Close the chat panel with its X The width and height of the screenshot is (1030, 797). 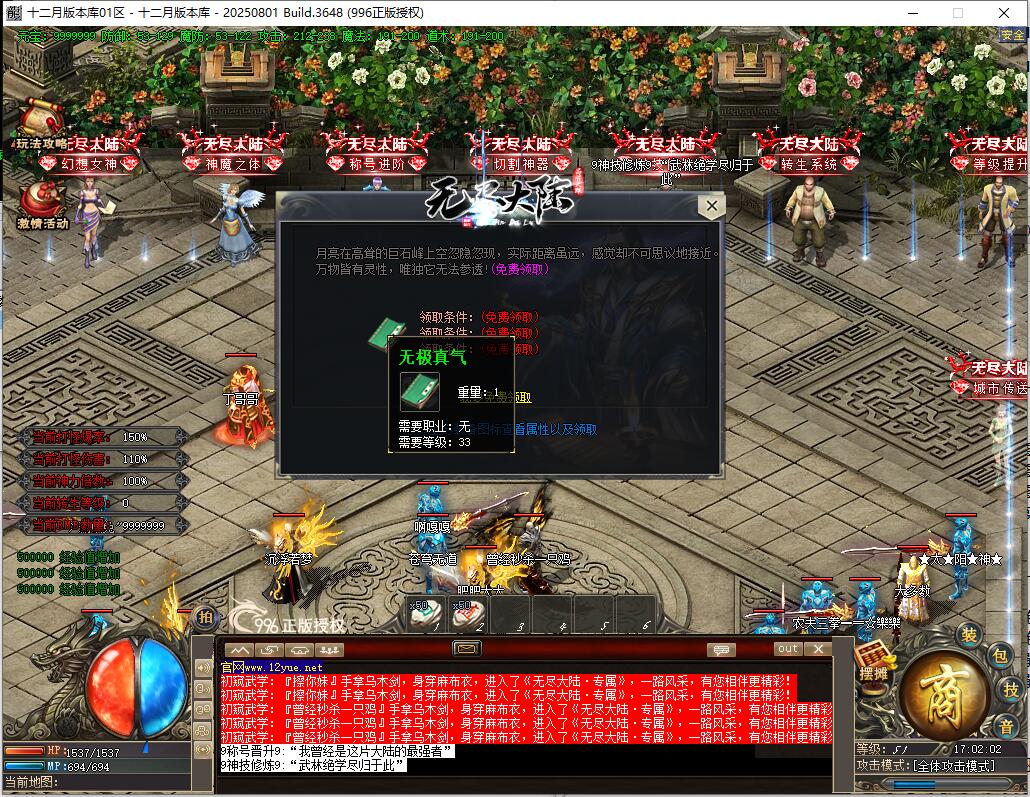tap(818, 649)
